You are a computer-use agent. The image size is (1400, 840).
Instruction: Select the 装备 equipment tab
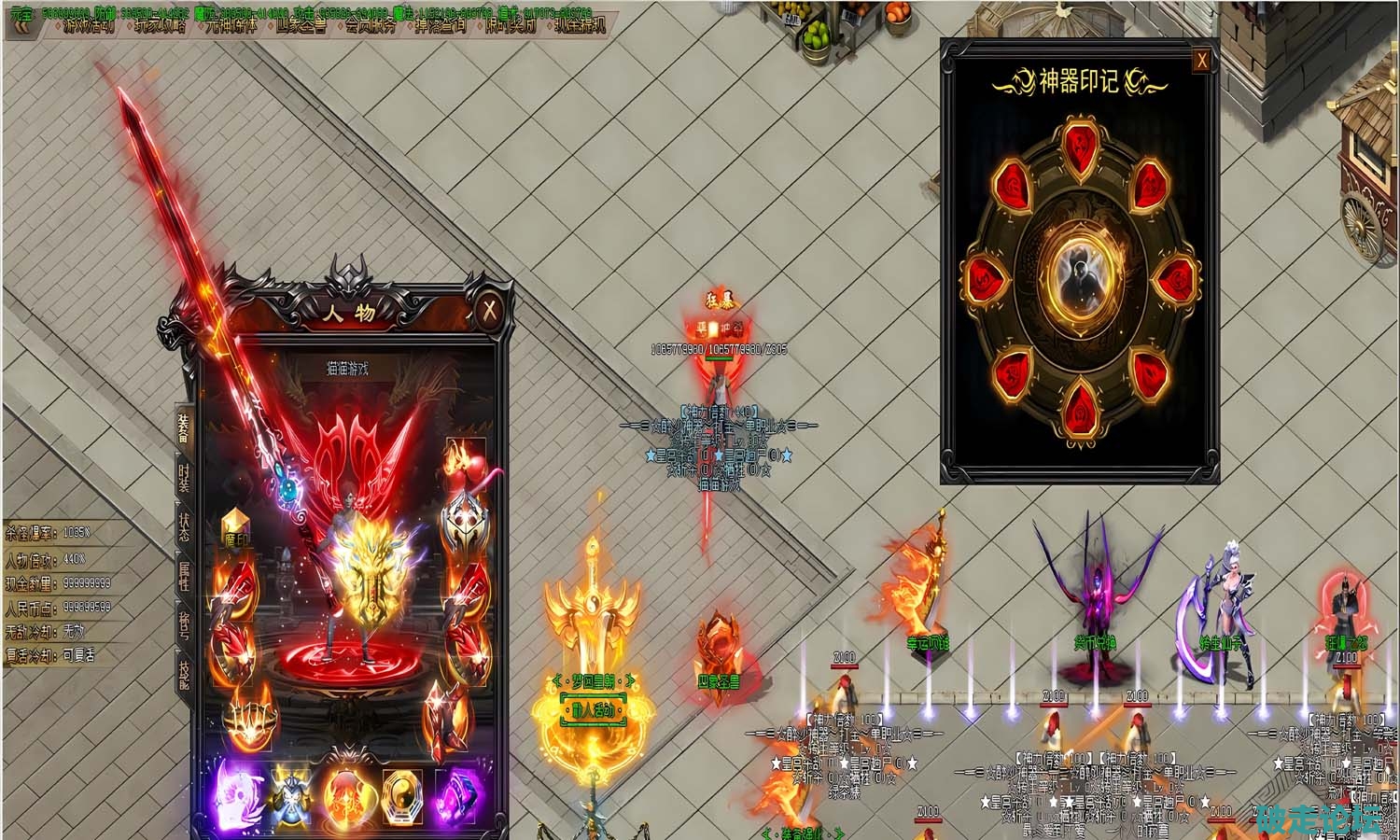[x=184, y=426]
